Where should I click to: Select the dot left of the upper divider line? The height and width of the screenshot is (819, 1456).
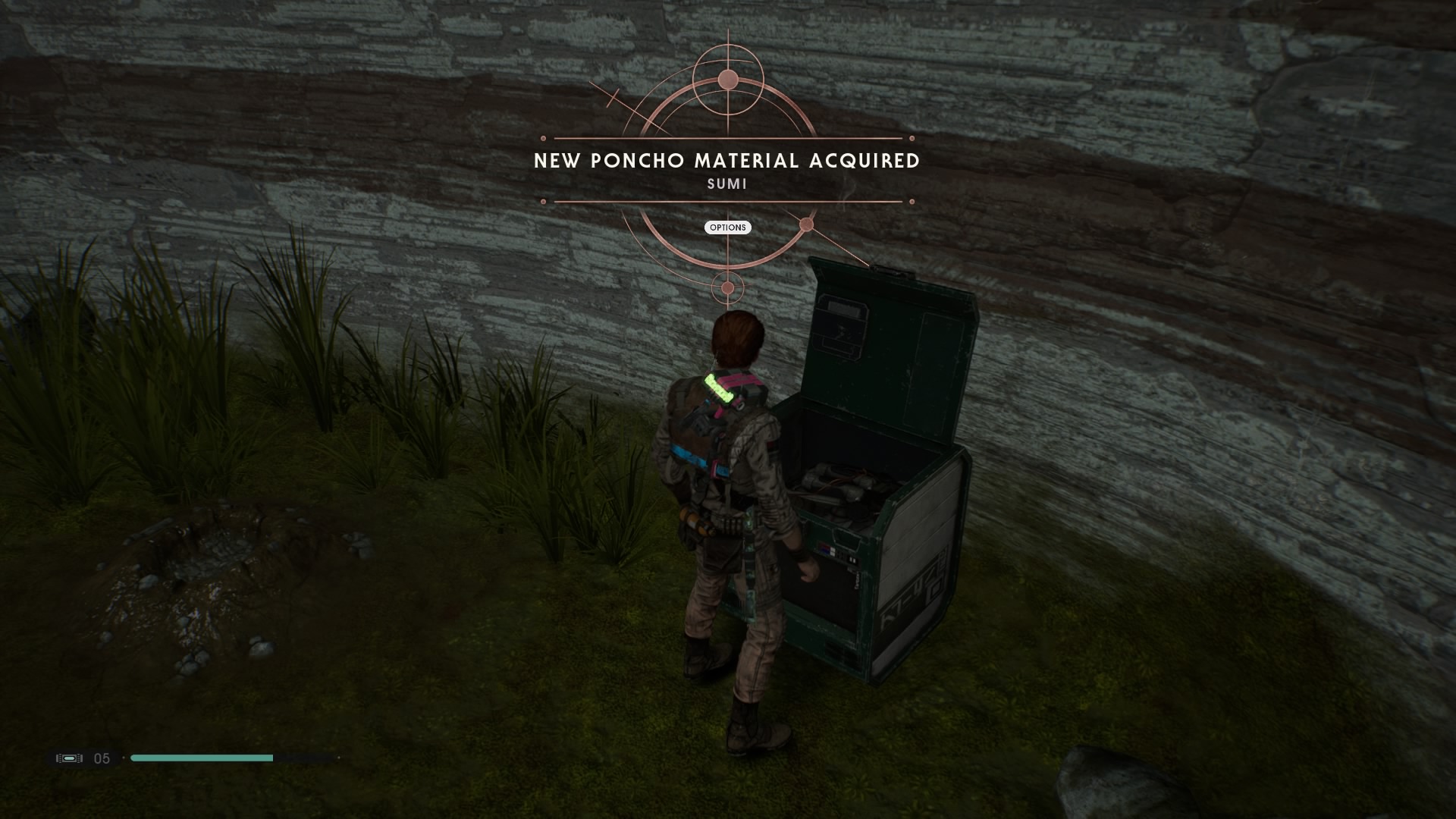pos(543,139)
